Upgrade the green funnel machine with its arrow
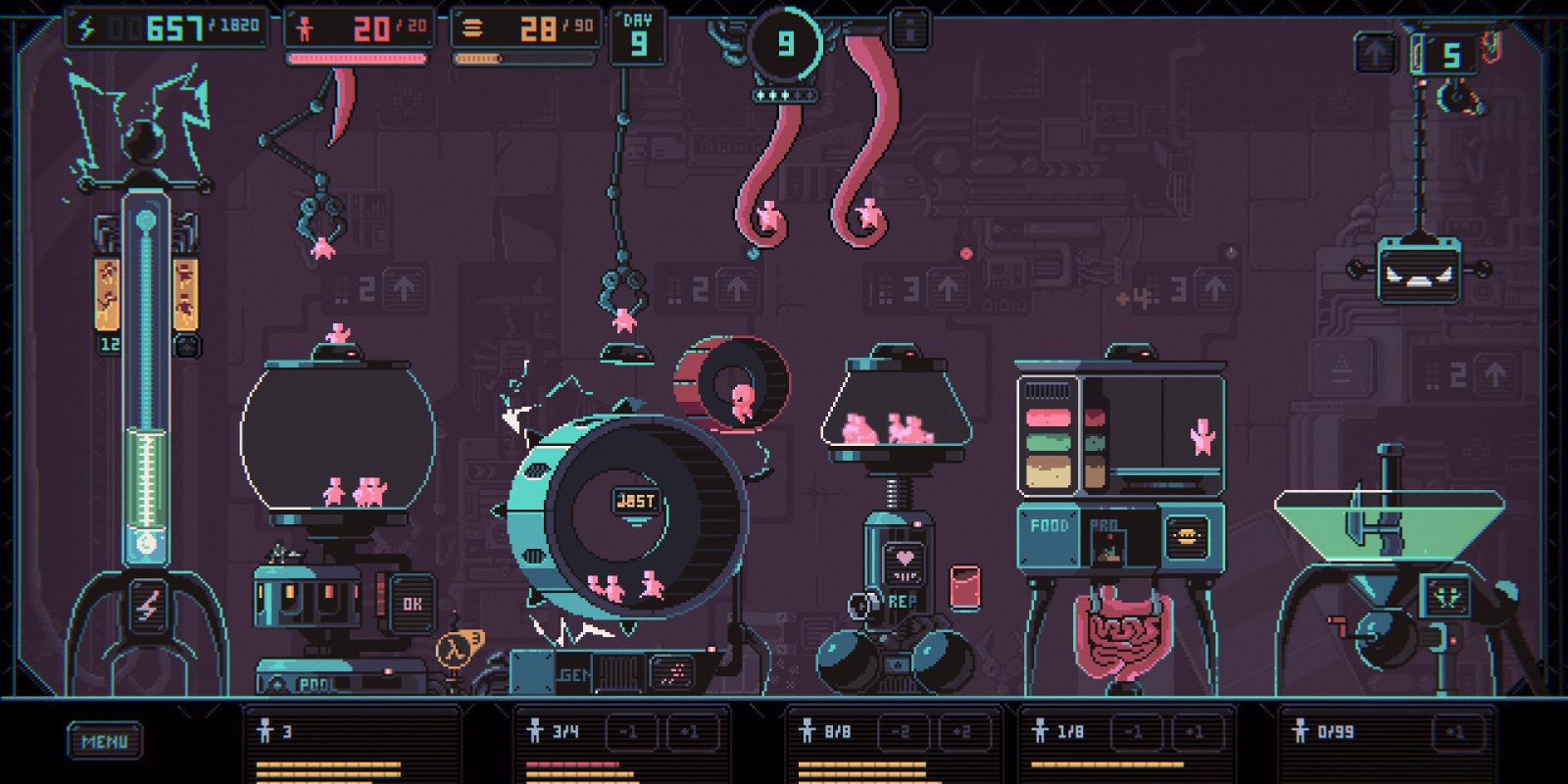The width and height of the screenshot is (1568, 784). pos(1494,374)
